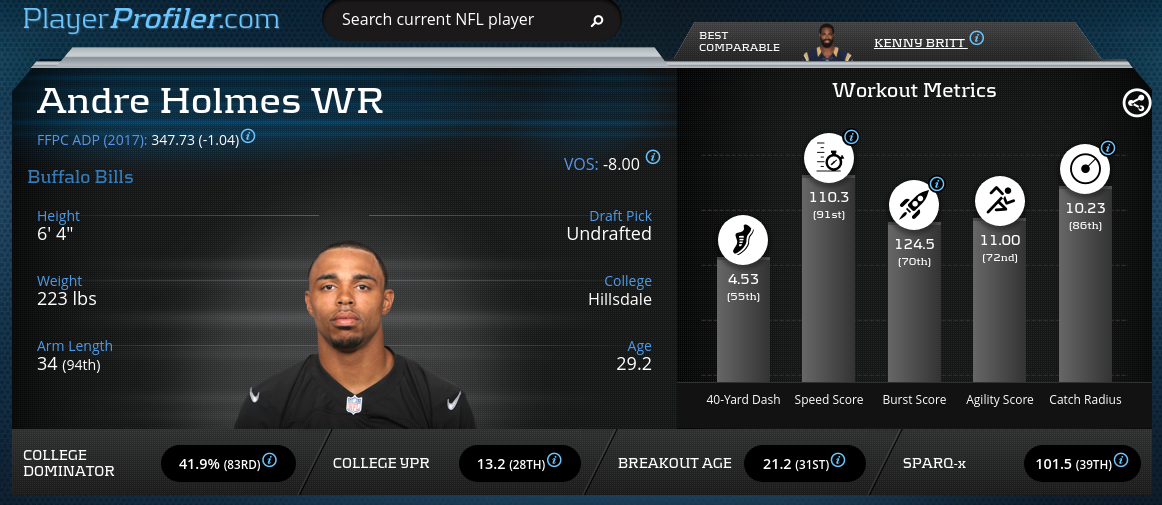This screenshot has height=505, width=1162.
Task: Show info for SPARQ-x score
Action: click(1121, 461)
